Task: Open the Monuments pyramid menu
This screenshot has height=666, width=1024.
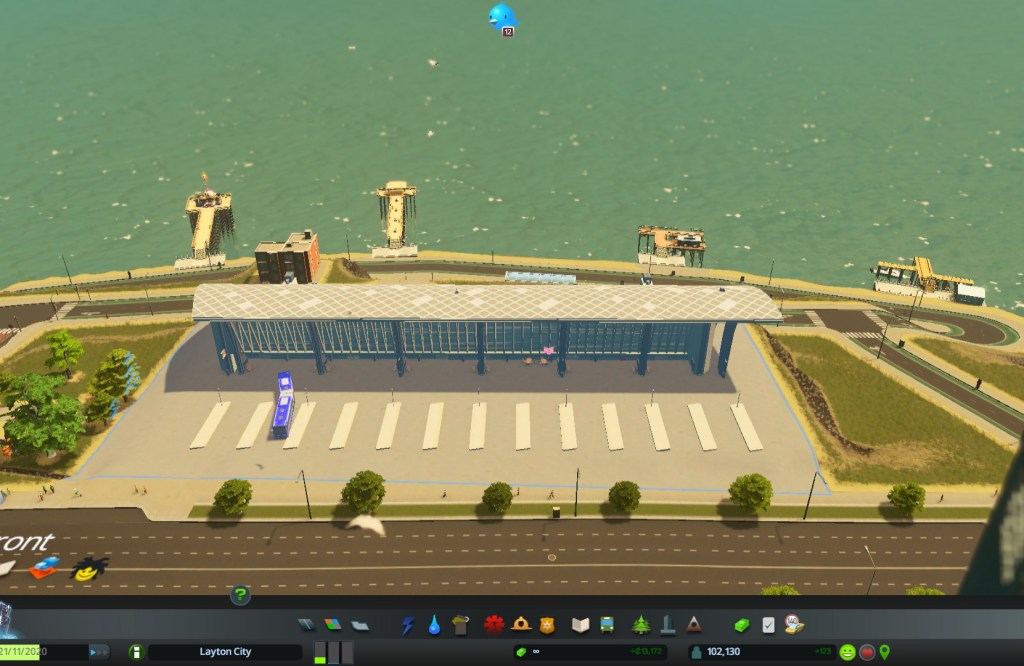Action: [693, 625]
